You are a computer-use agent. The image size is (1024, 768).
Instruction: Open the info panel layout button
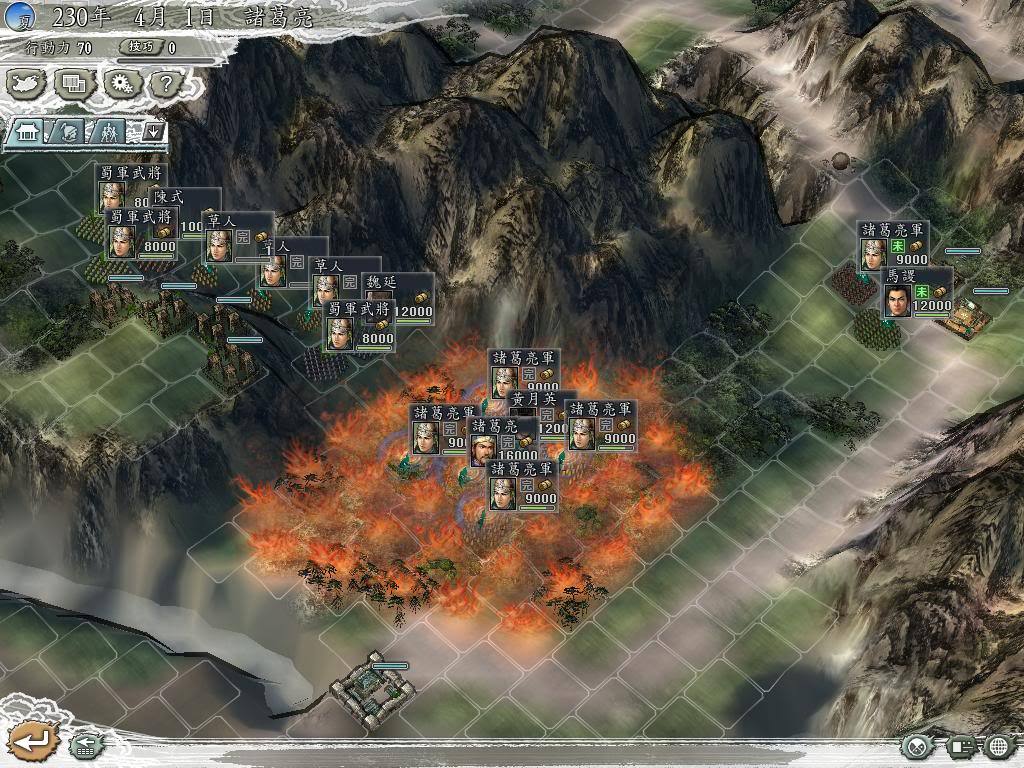[x=962, y=746]
